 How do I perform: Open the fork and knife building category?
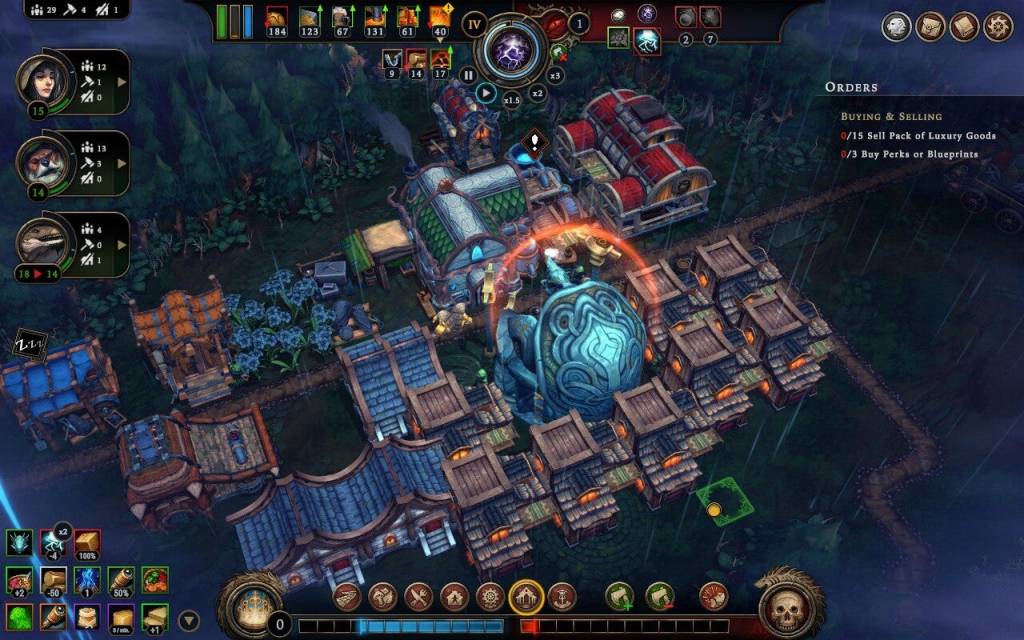(418, 597)
